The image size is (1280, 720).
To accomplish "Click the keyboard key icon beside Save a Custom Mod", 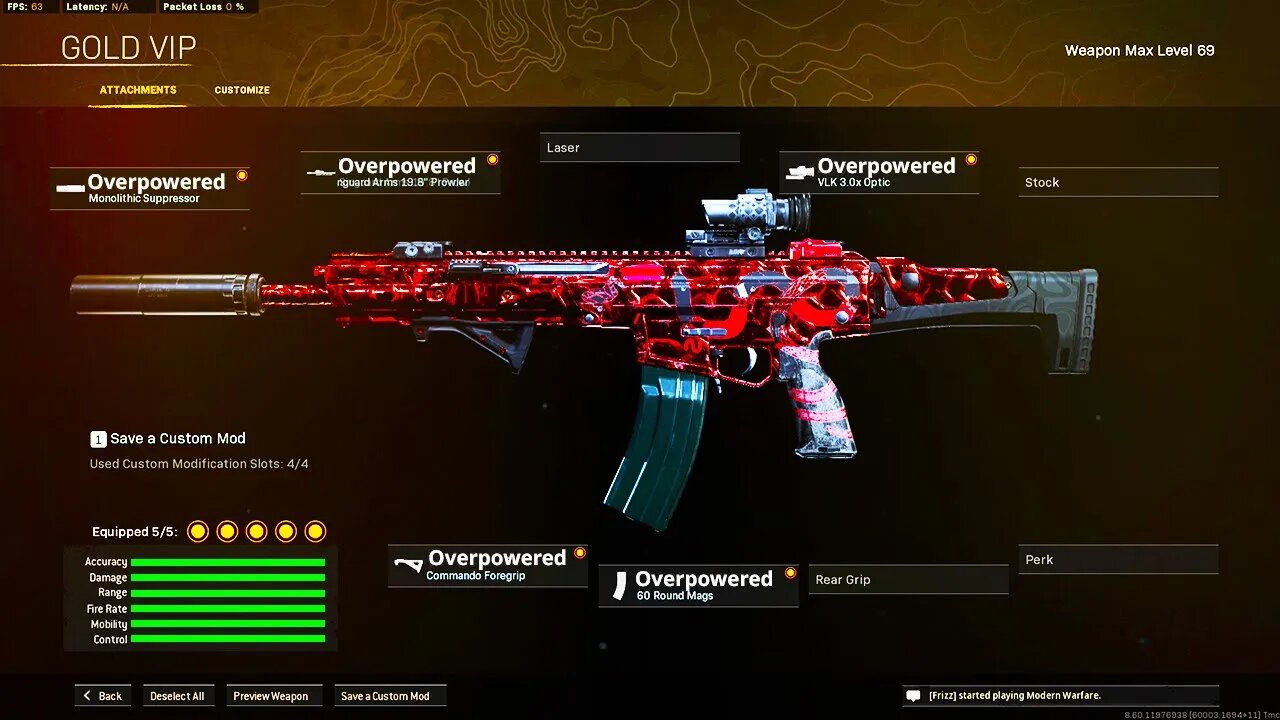I will [97, 438].
